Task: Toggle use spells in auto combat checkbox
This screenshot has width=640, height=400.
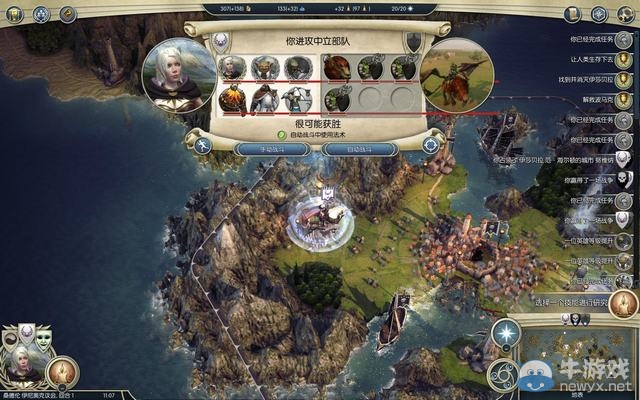Action: click(x=282, y=133)
